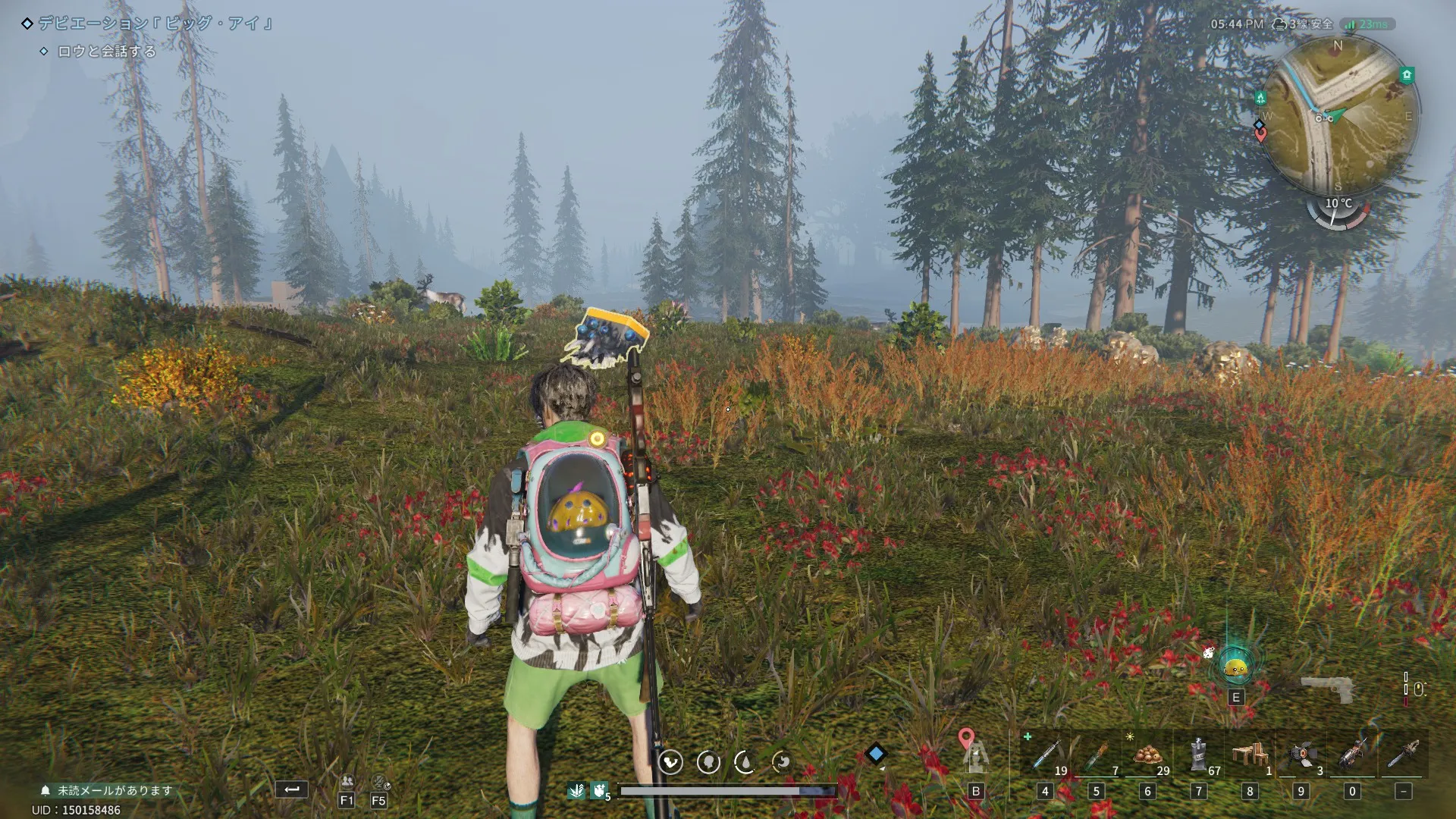This screenshot has height=819, width=1456.
Task: Use the pile of nuts food slot
Action: 1147,755
